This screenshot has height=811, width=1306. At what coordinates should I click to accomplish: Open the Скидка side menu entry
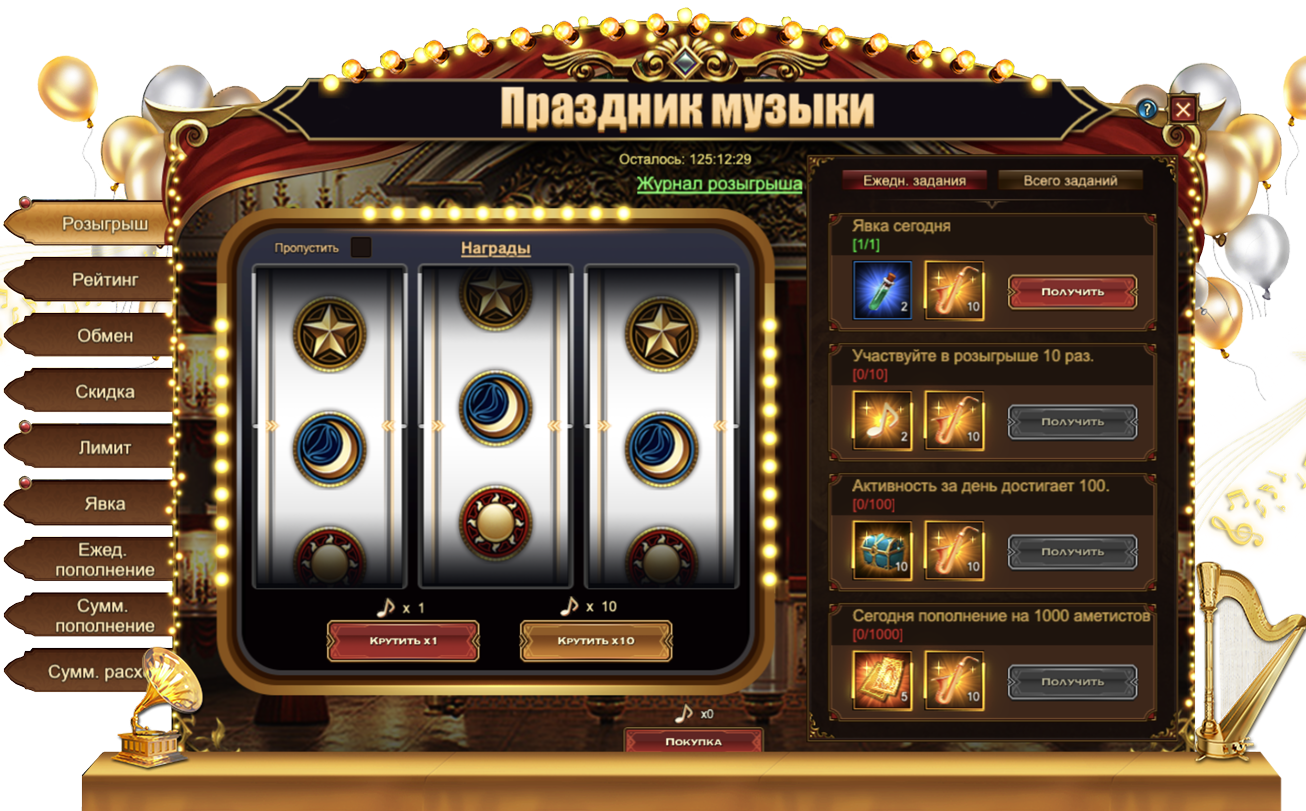(104, 392)
